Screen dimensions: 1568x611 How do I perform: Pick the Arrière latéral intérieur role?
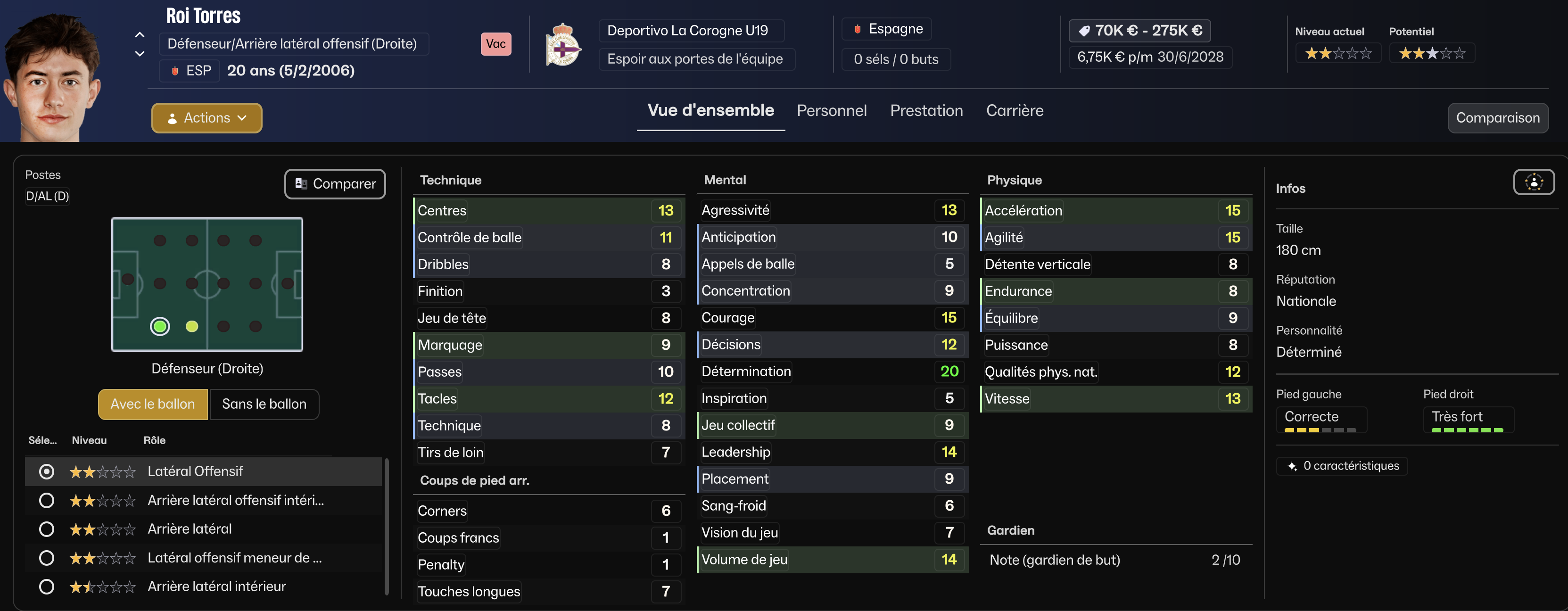click(x=47, y=586)
